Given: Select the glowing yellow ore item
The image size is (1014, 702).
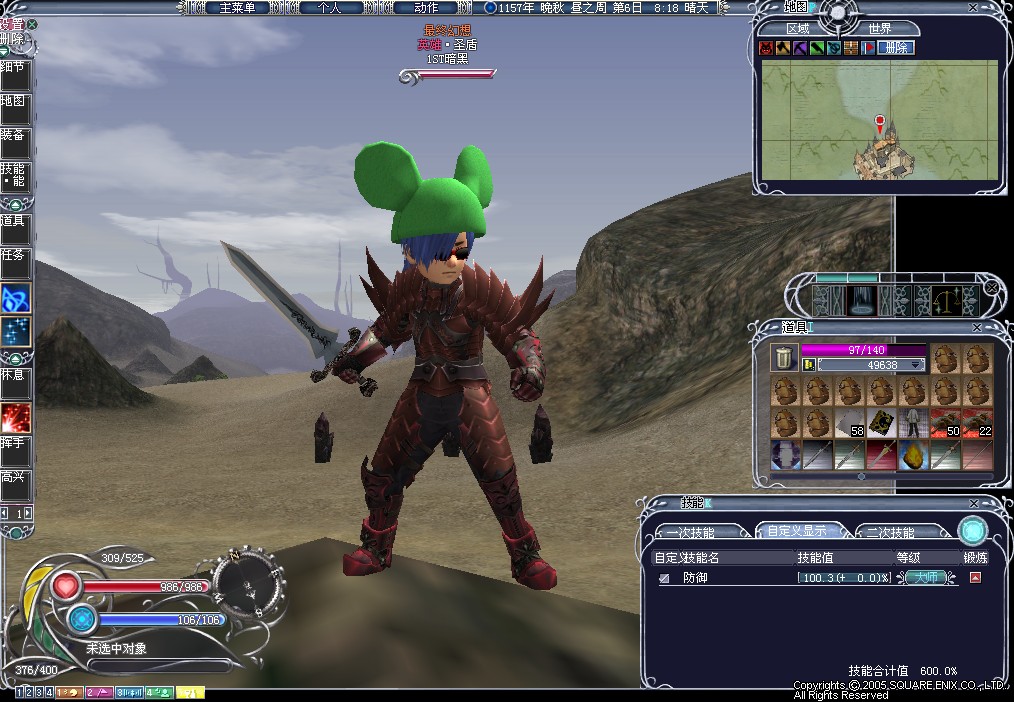Looking at the screenshot, I should click(913, 456).
